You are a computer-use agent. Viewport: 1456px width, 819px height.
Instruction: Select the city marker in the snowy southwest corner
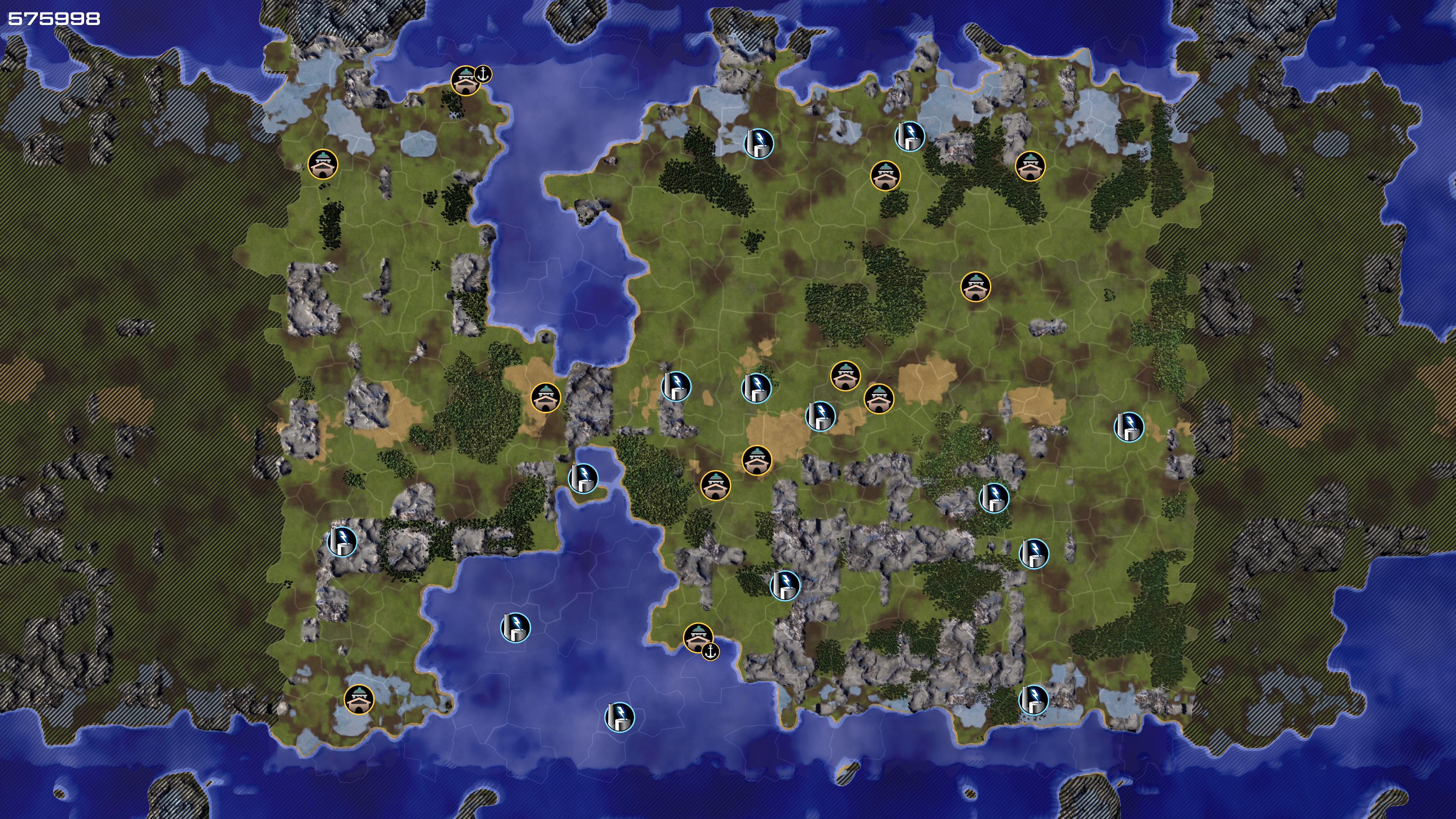359,700
